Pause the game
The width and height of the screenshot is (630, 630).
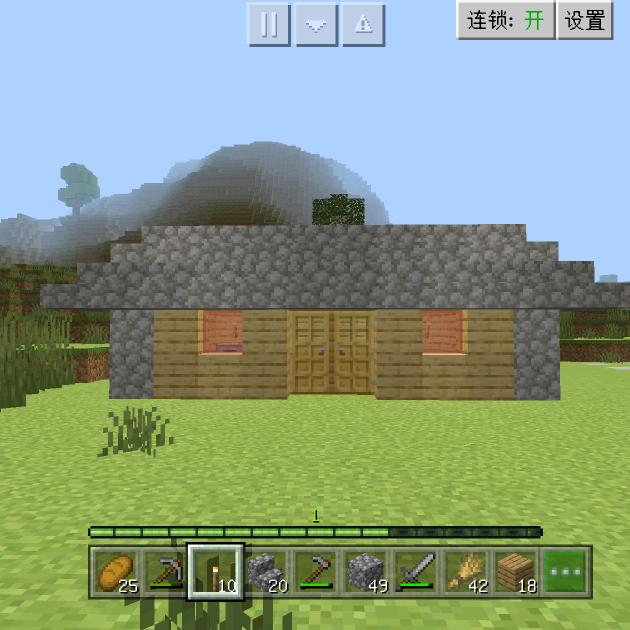pos(269,25)
